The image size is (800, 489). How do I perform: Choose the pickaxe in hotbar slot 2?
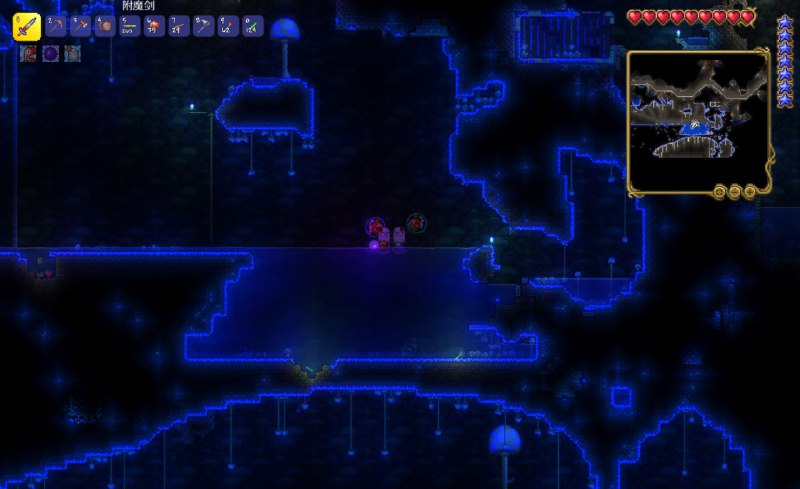pyautogui.click(x=55, y=26)
